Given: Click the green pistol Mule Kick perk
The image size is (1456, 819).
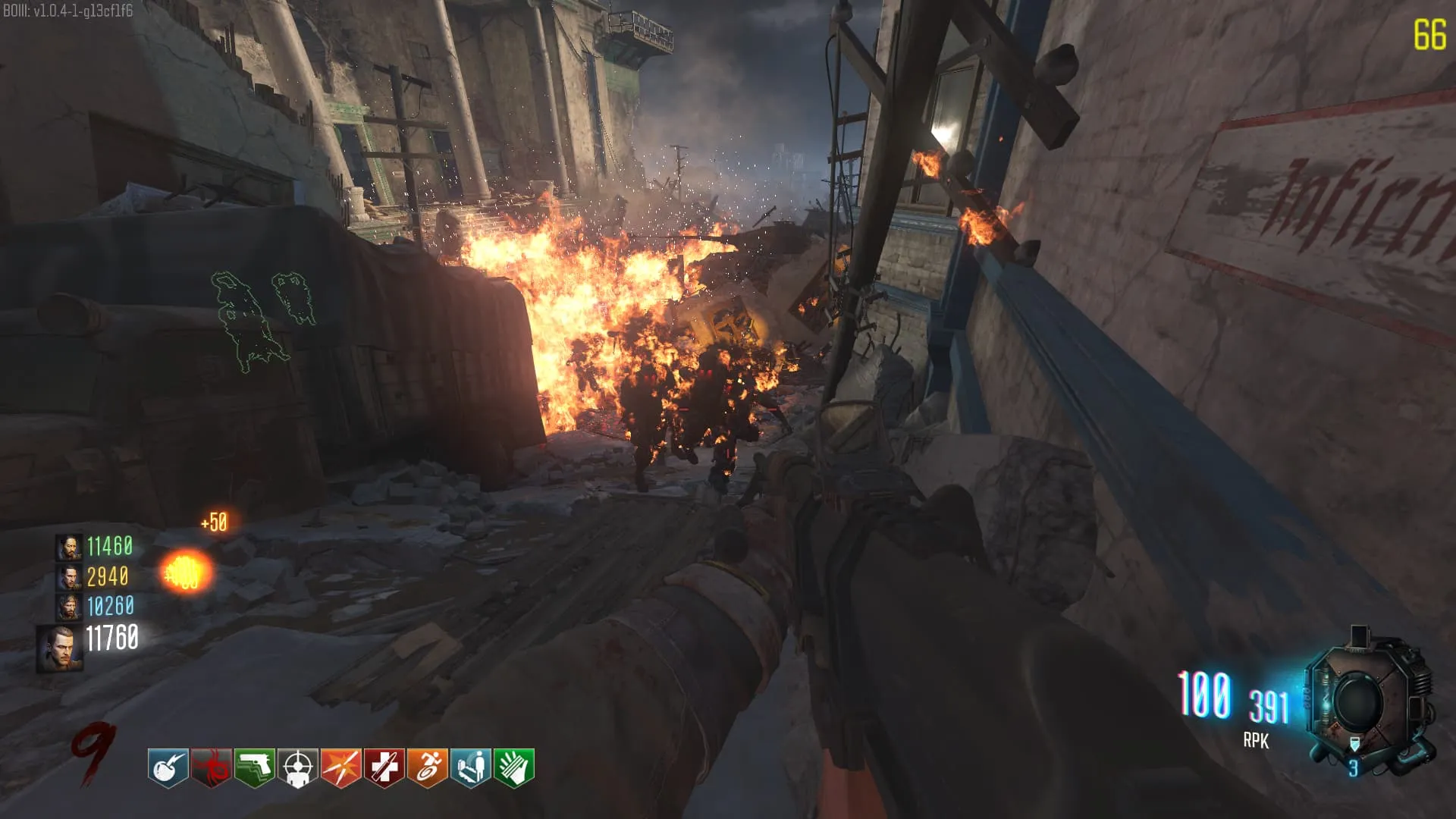Looking at the screenshot, I should click(x=255, y=767).
